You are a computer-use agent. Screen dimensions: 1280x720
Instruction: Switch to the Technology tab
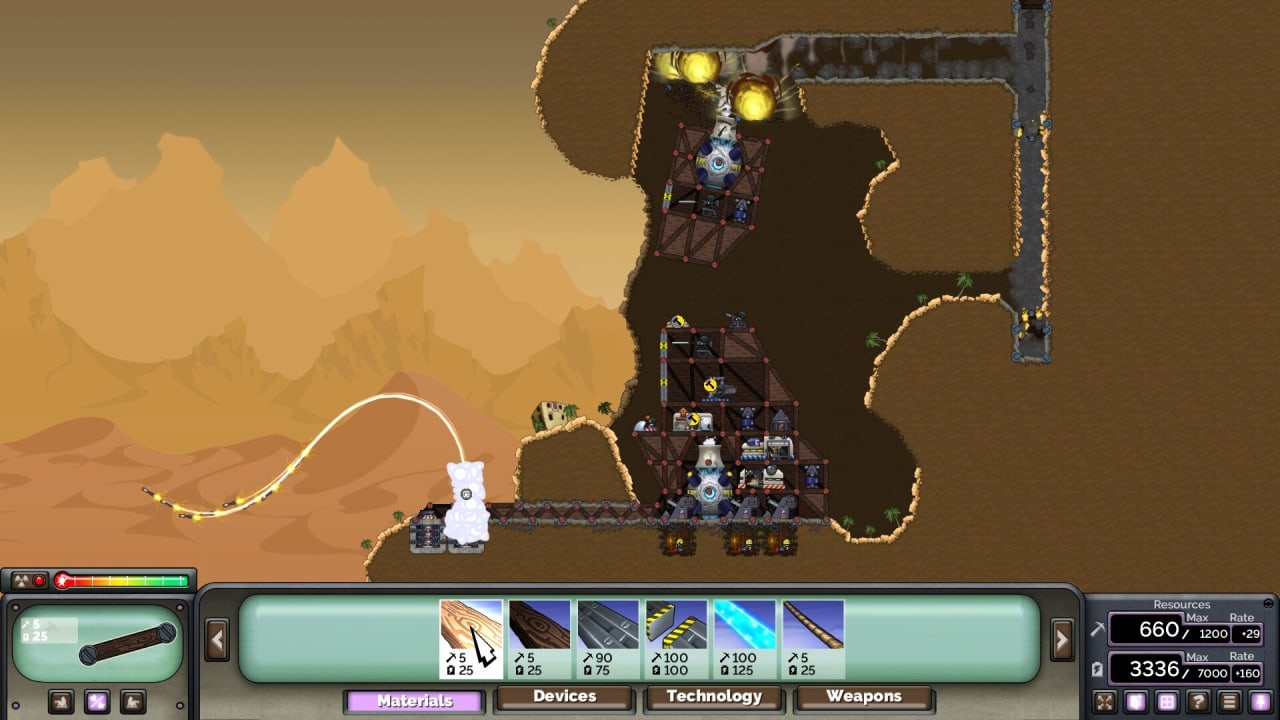pos(714,697)
